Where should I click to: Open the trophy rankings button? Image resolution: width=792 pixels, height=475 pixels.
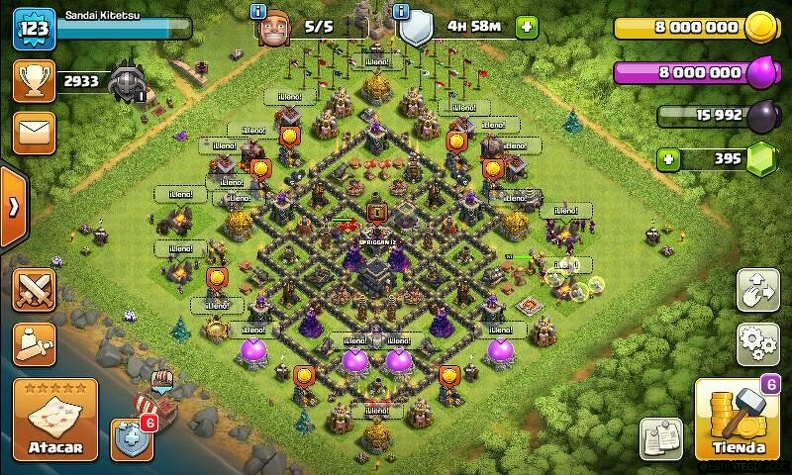coord(34,81)
